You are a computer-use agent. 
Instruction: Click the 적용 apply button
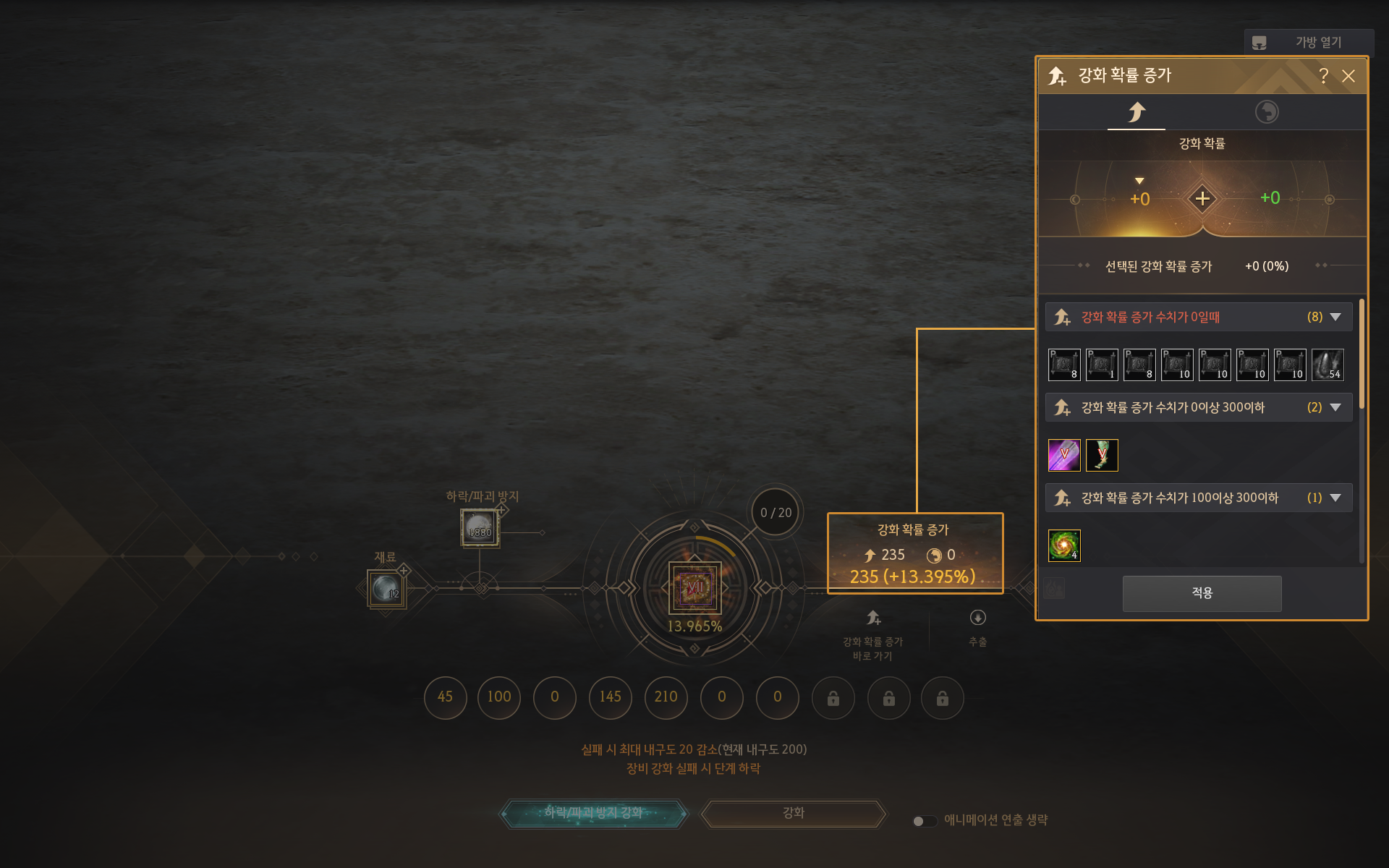point(1202,593)
